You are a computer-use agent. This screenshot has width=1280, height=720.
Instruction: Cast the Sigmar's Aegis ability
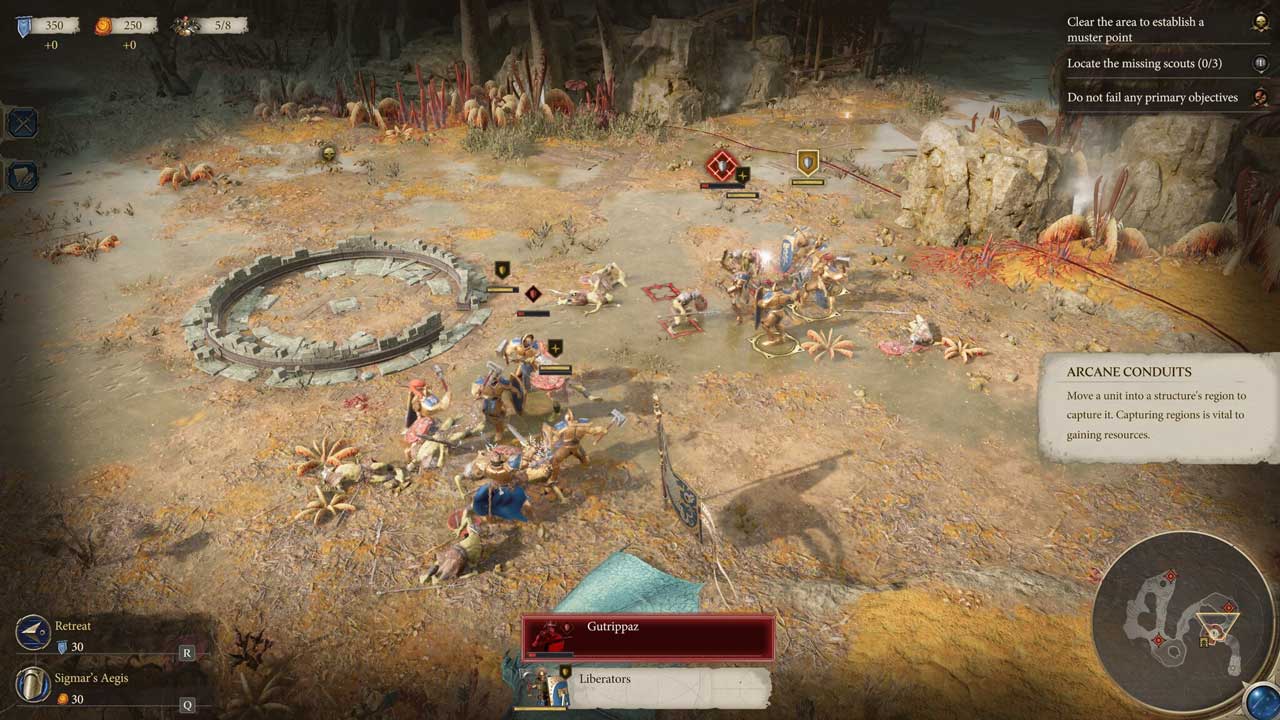pos(33,685)
